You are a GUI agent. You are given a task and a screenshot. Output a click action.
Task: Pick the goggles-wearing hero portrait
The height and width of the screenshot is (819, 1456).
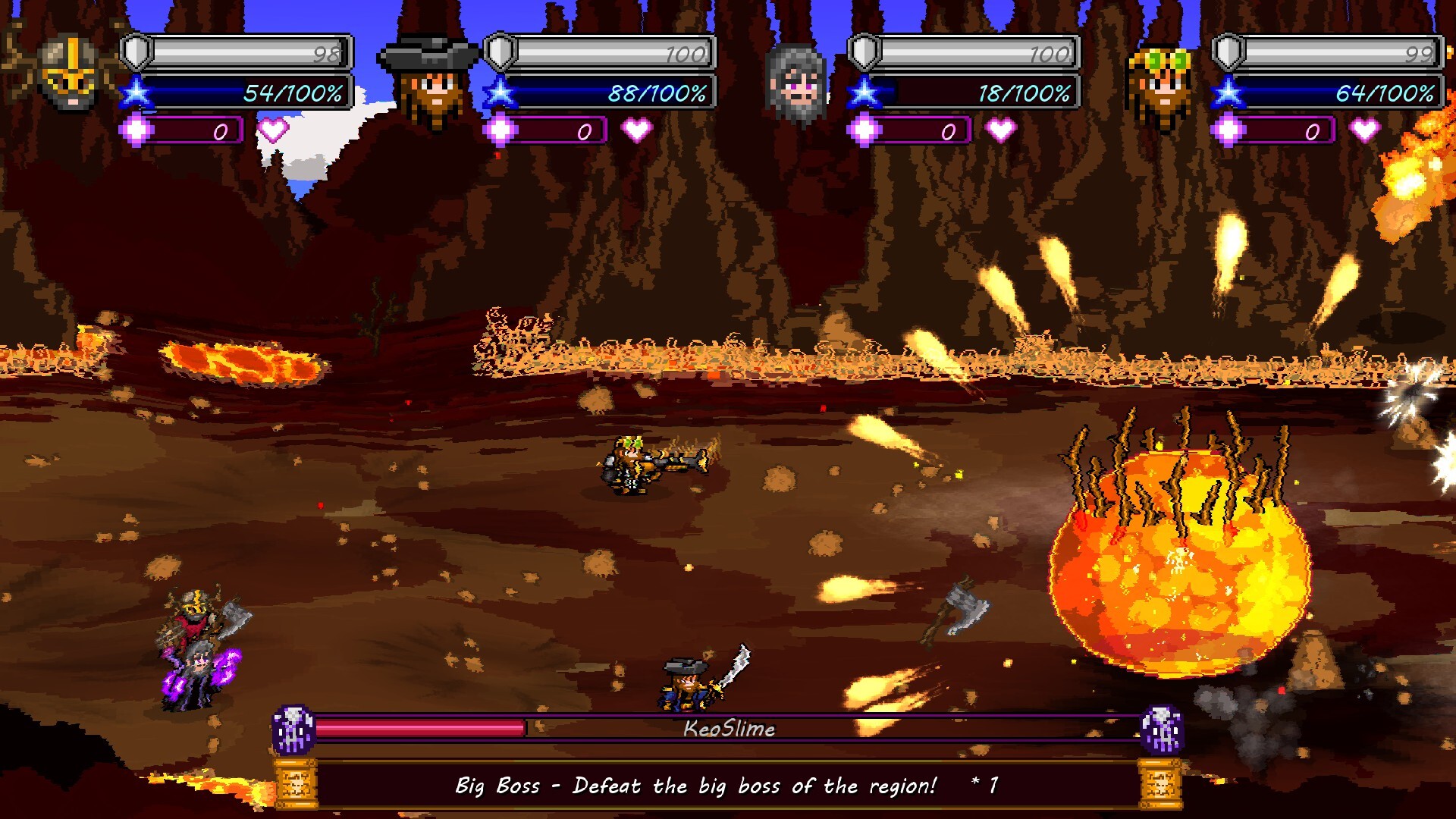[x=1160, y=83]
